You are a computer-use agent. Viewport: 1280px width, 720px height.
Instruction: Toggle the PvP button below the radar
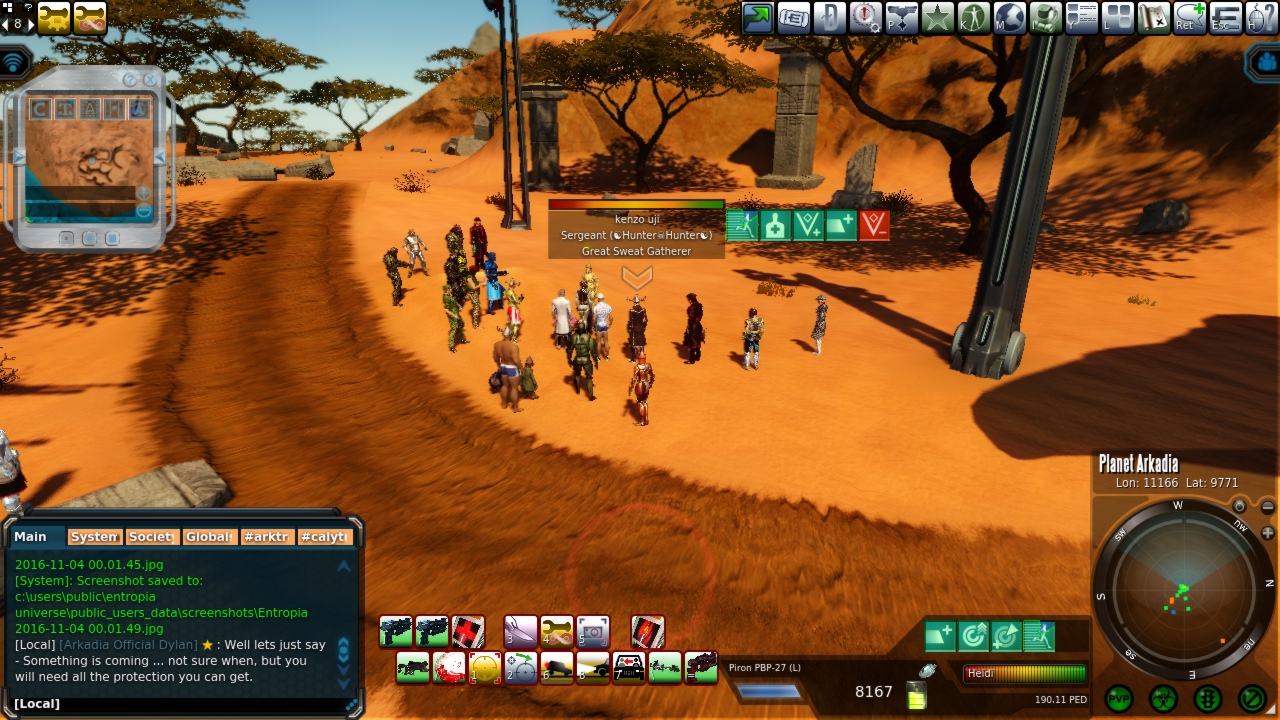[1118, 698]
